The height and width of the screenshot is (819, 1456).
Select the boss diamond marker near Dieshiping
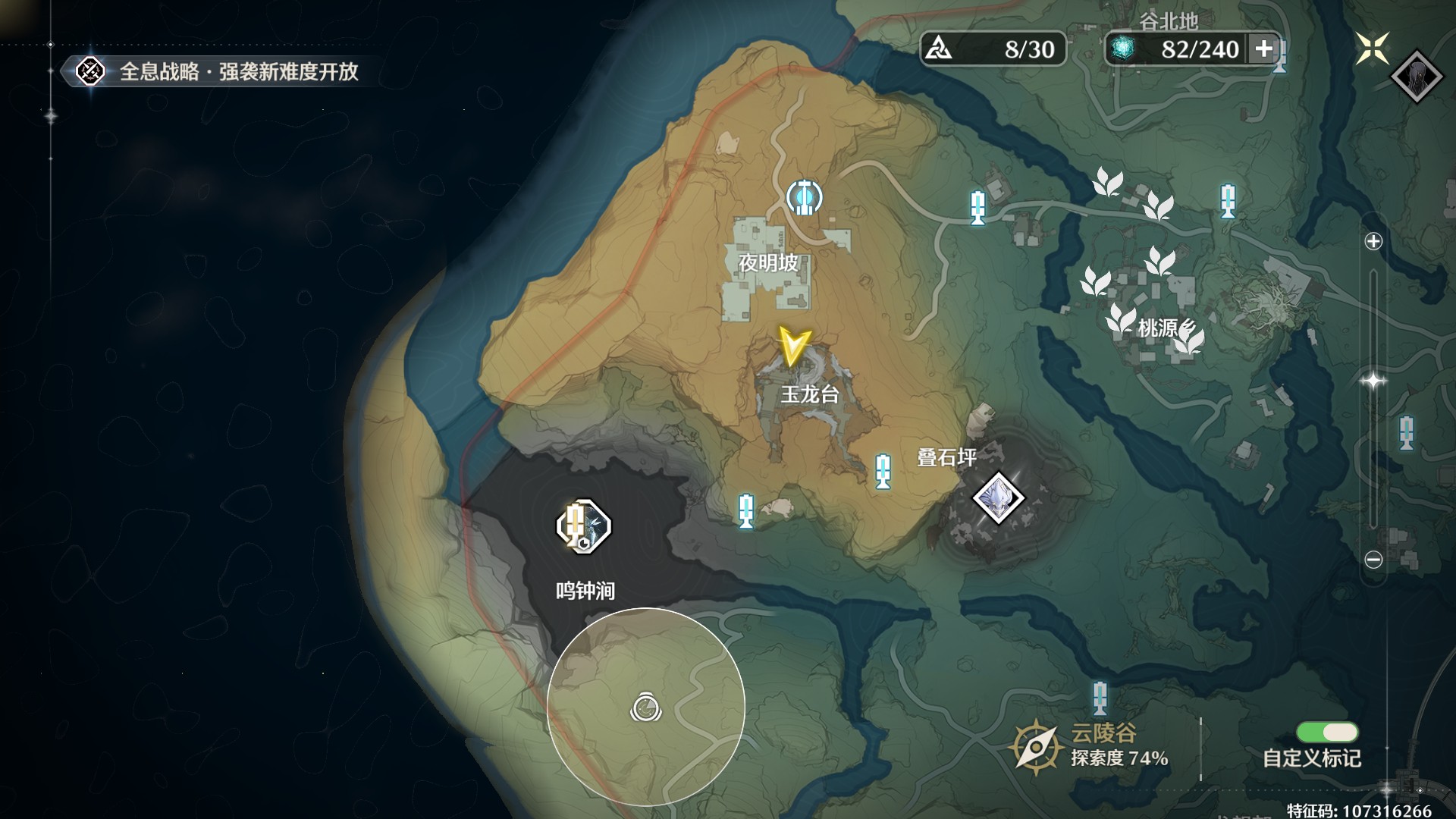[x=998, y=498]
